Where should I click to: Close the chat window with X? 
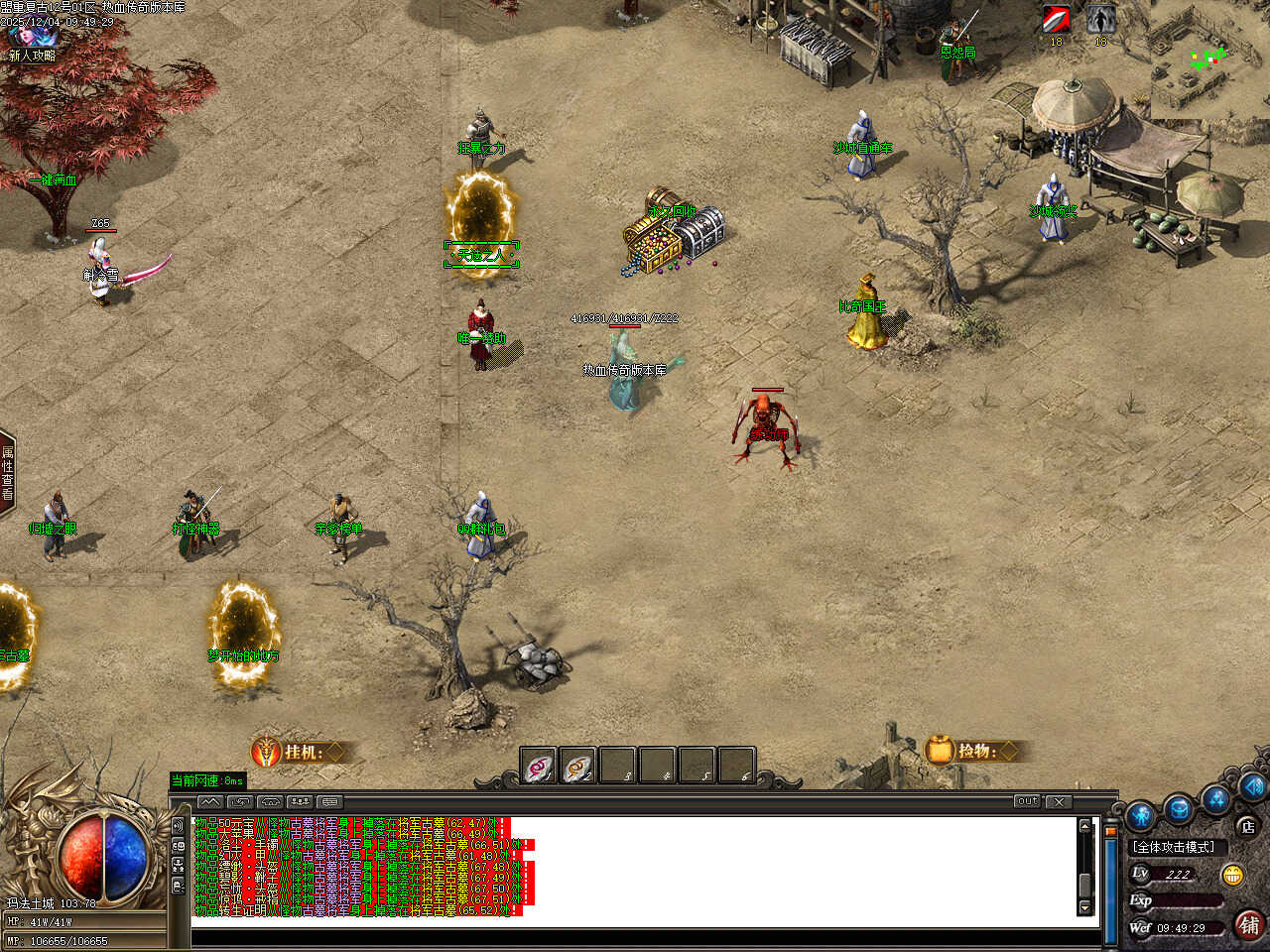(1059, 801)
